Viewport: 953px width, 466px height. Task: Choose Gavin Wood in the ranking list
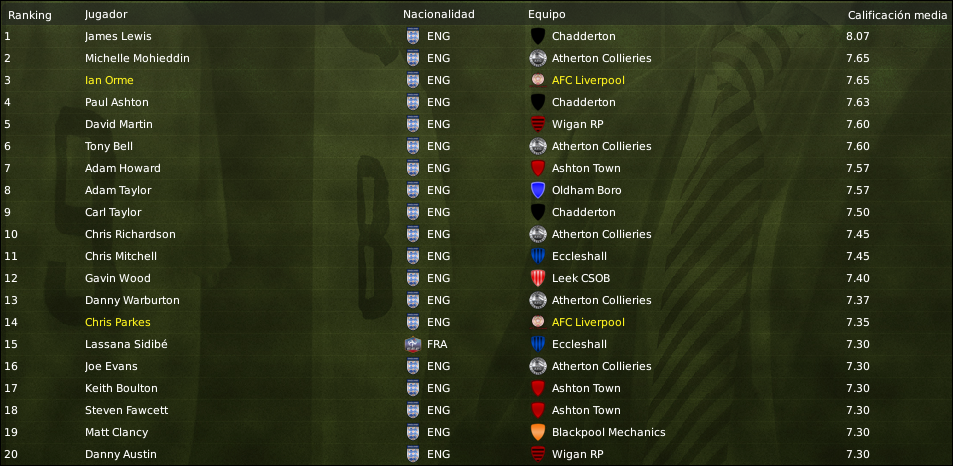click(118, 278)
